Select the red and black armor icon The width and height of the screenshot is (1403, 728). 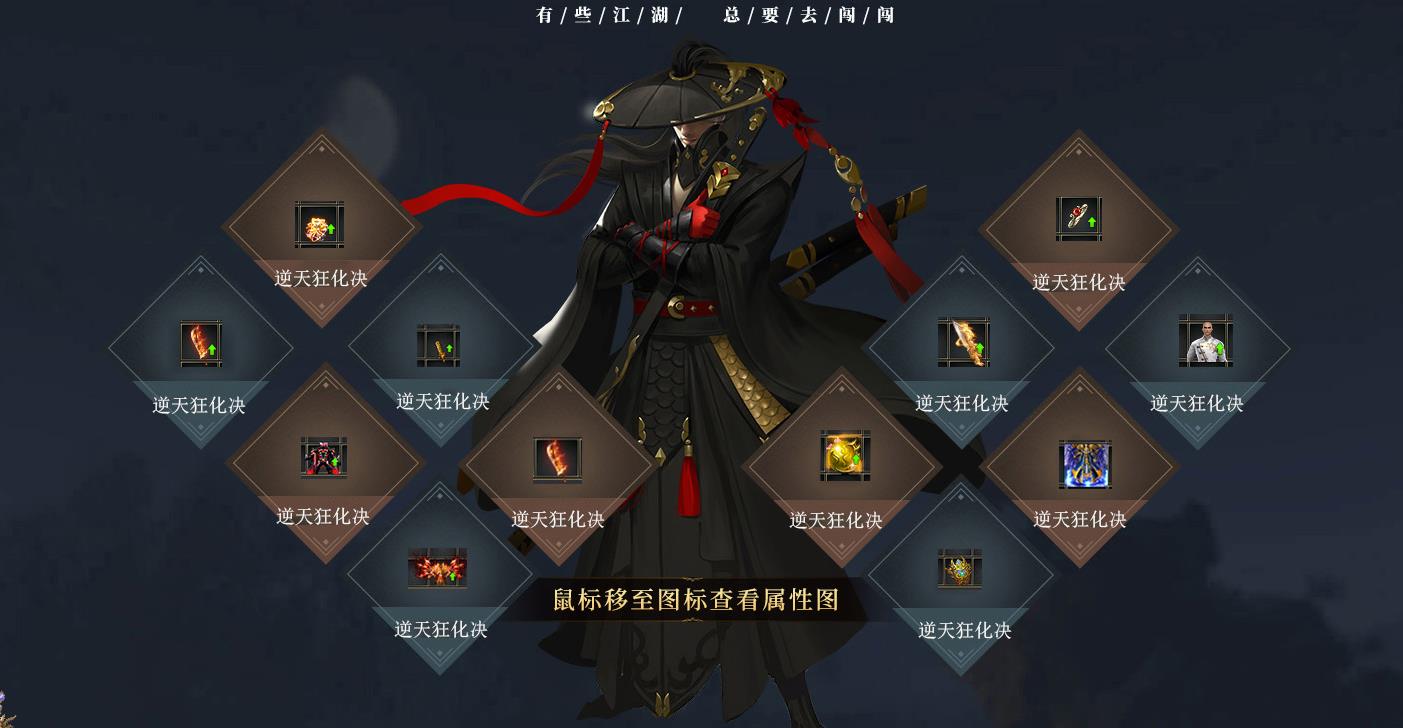point(323,458)
